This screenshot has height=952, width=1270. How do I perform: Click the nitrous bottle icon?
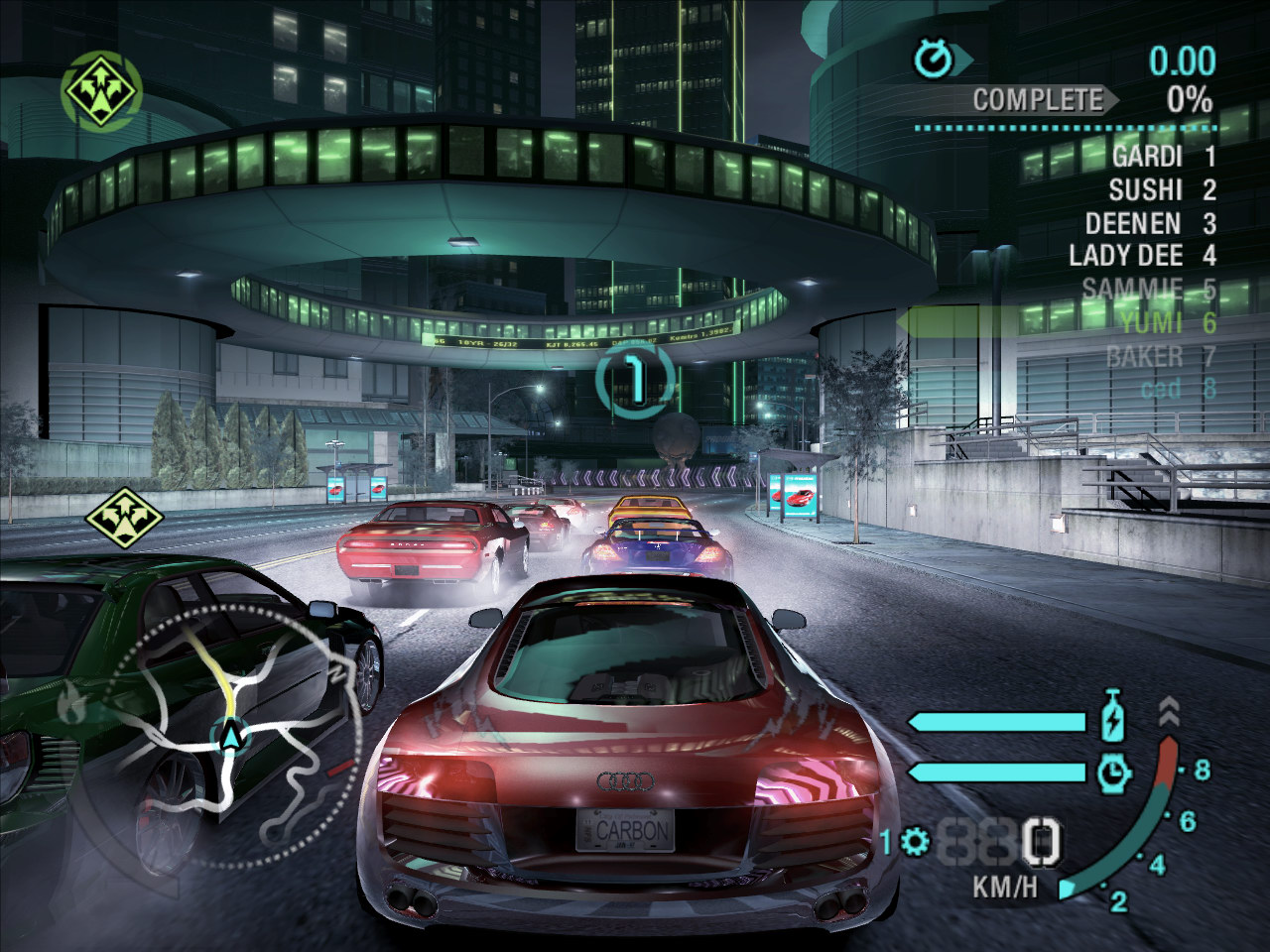(1114, 719)
